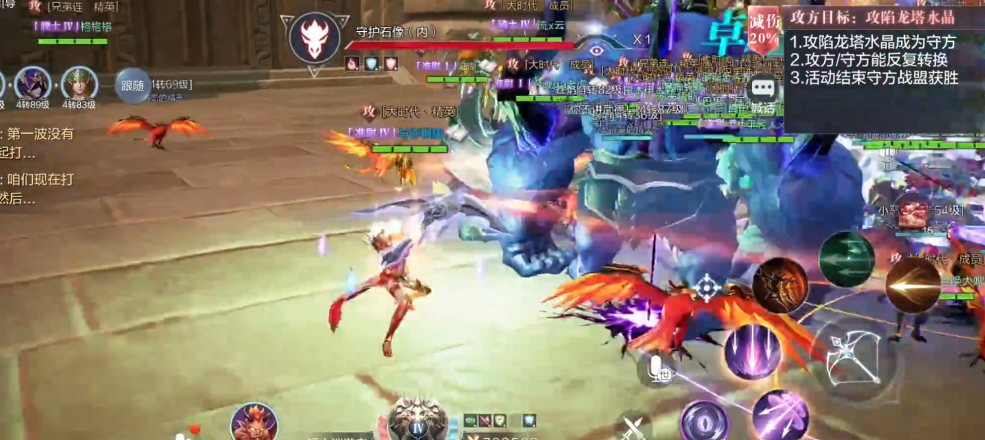Open the chat speech bubble button
985x440 pixels.
[x=763, y=88]
